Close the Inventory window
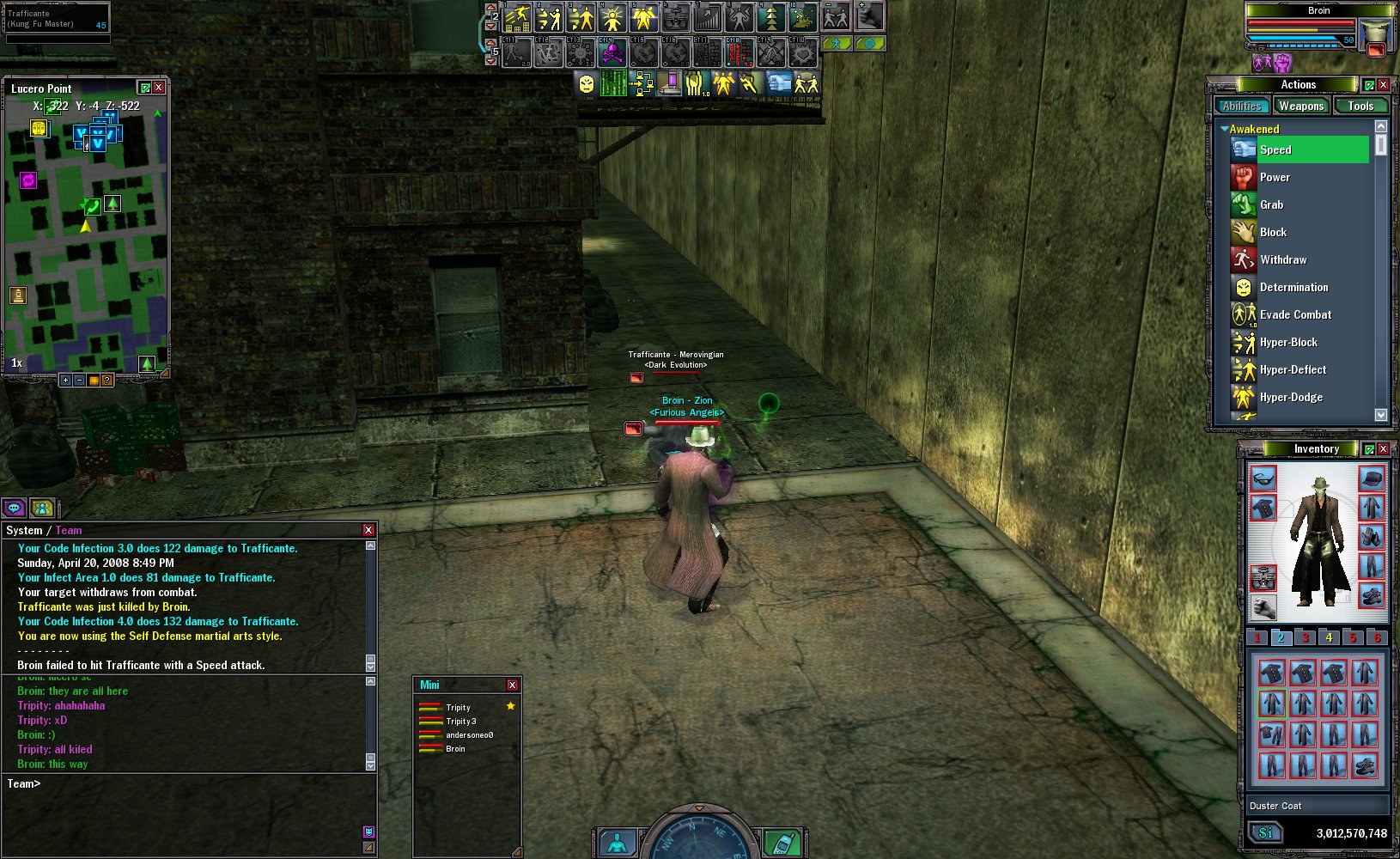Viewport: 1400px width, 859px height. tap(1383, 448)
